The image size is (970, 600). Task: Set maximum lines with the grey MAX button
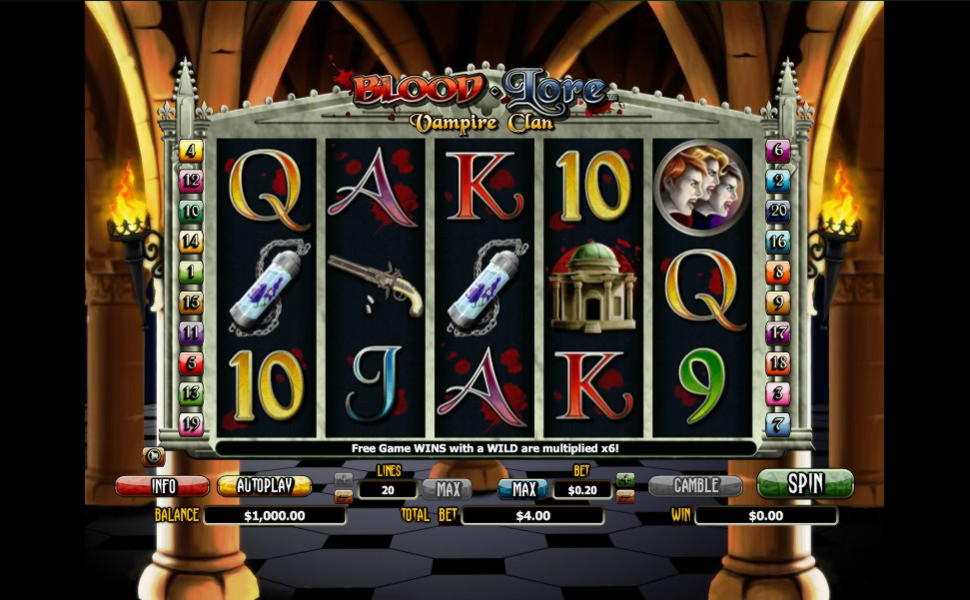pyautogui.click(x=446, y=489)
